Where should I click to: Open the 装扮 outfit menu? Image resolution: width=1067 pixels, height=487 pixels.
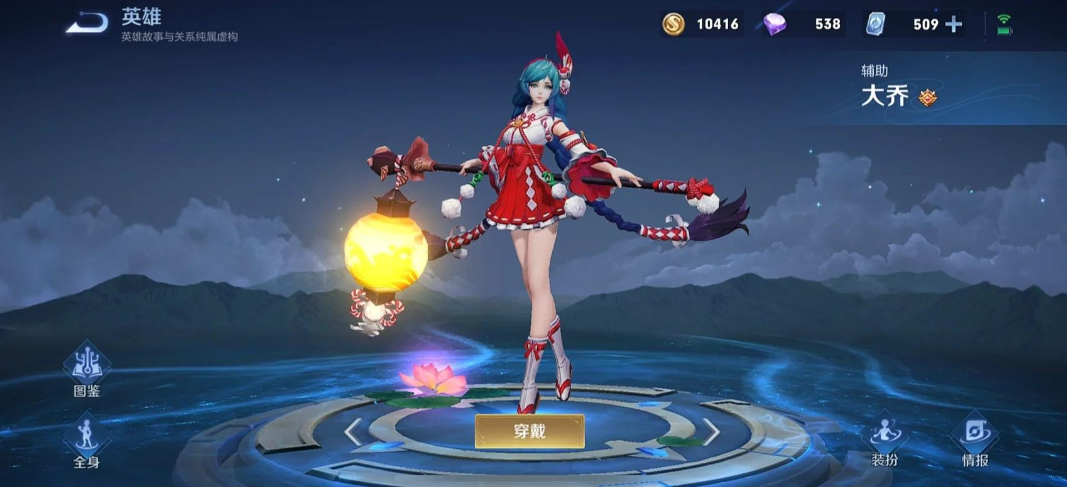(885, 439)
